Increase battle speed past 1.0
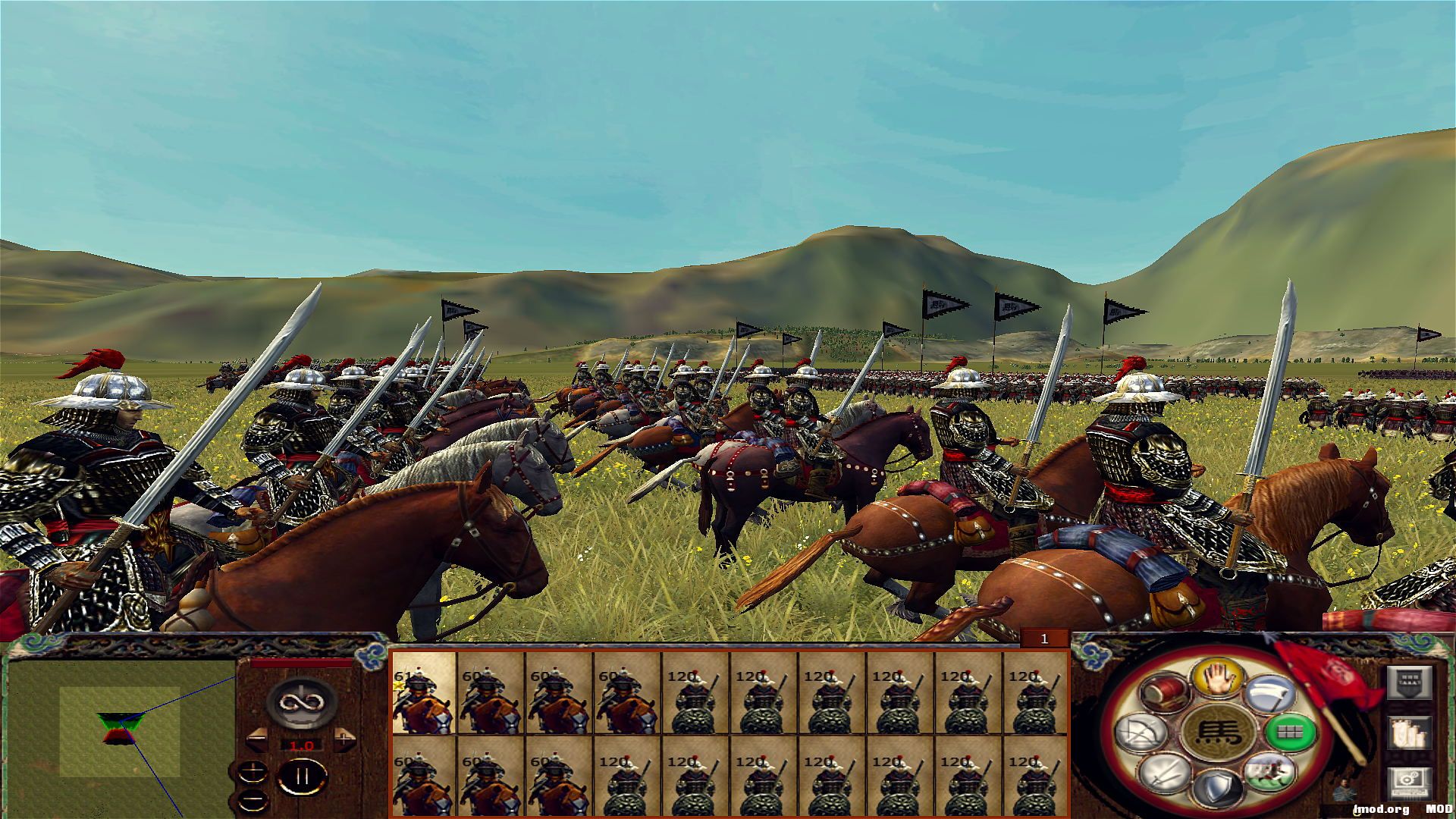Image resolution: width=1456 pixels, height=819 pixels. click(345, 739)
